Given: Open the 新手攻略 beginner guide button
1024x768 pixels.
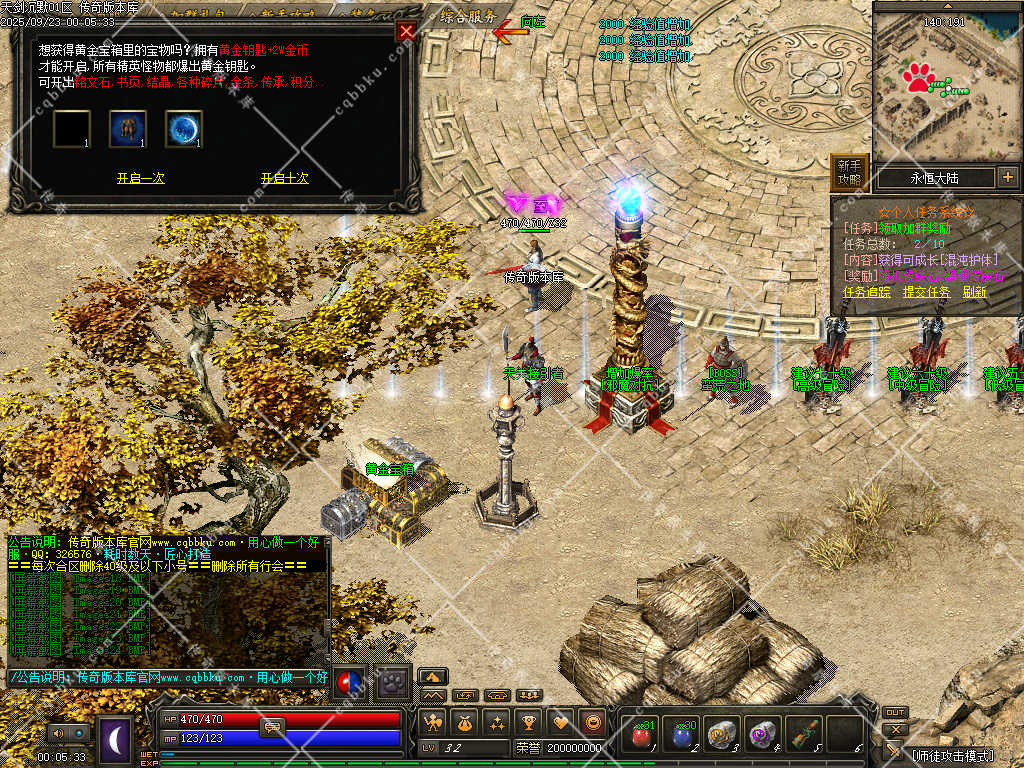Looking at the screenshot, I should (x=849, y=172).
